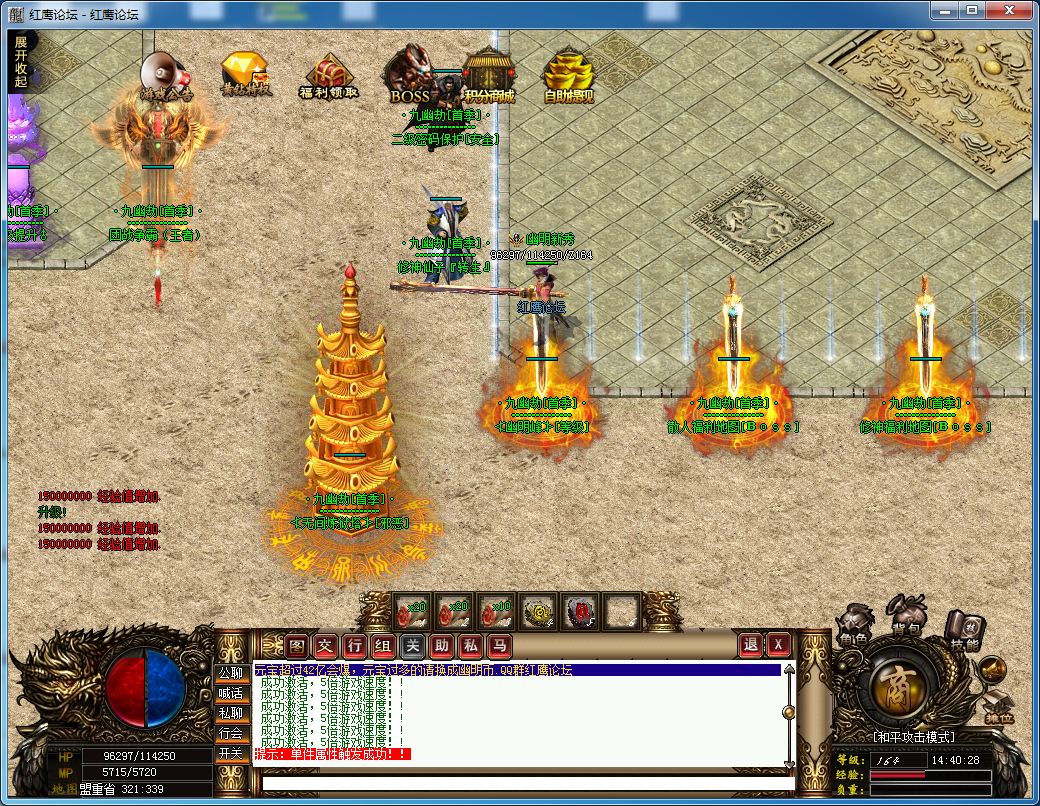Open the 黄钻特权 yellow diamond privileges
Image resolution: width=1040 pixels, height=806 pixels.
click(x=244, y=76)
